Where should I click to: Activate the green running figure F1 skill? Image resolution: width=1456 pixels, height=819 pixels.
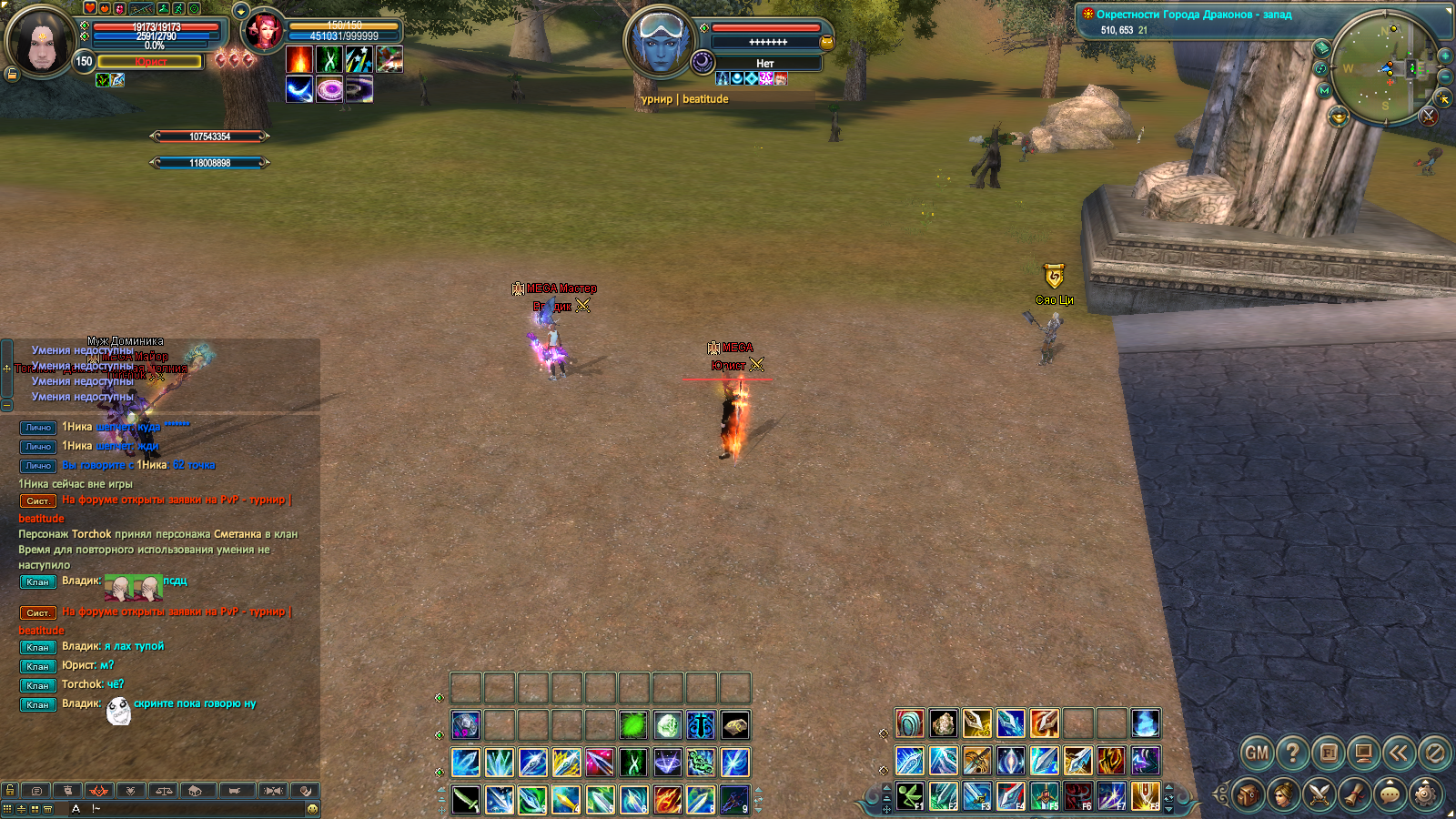[x=909, y=796]
